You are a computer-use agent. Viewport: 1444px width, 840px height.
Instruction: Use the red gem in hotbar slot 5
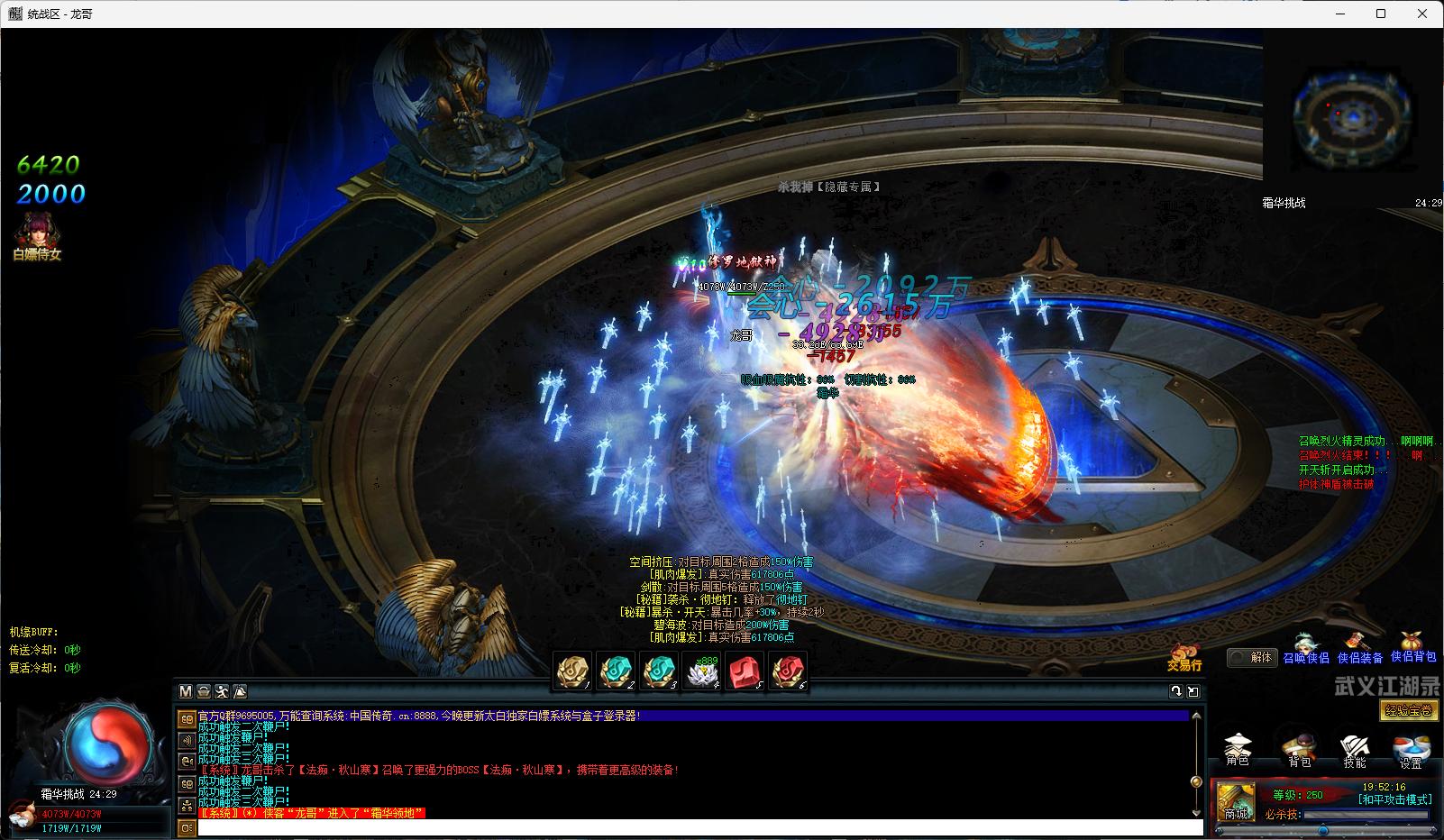click(745, 672)
